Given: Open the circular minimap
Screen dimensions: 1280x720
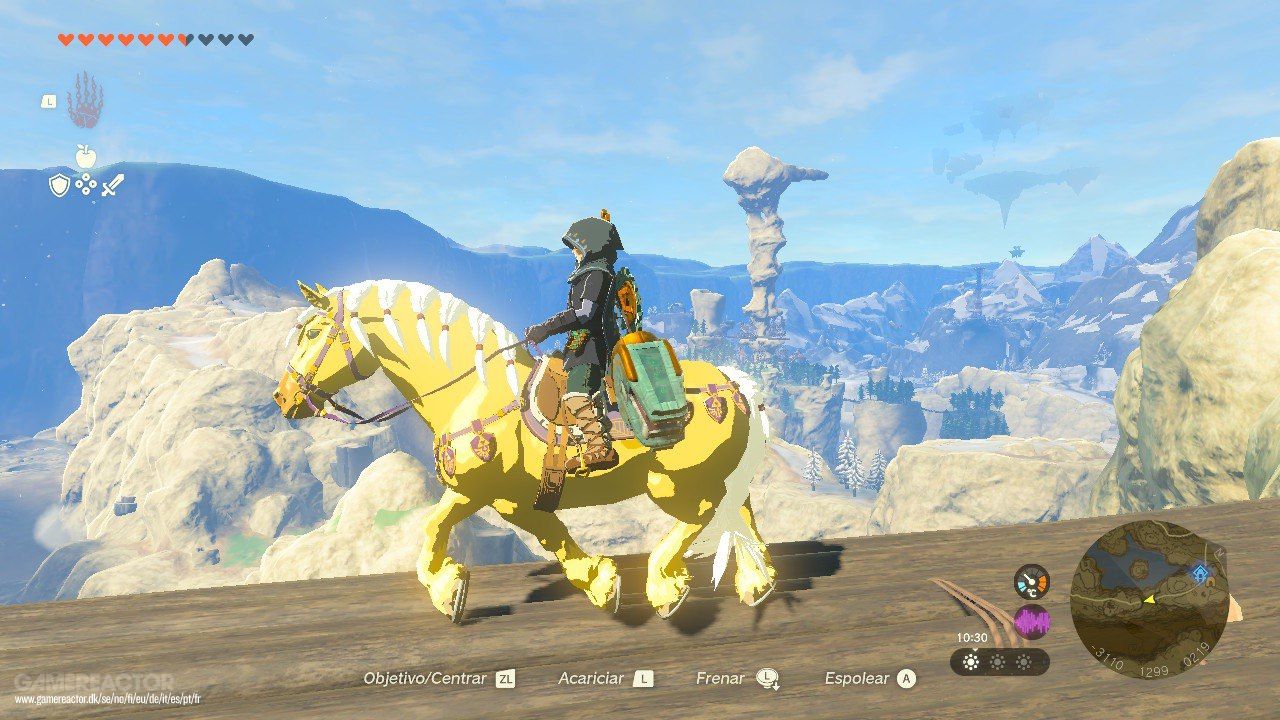Looking at the screenshot, I should (x=1149, y=598).
